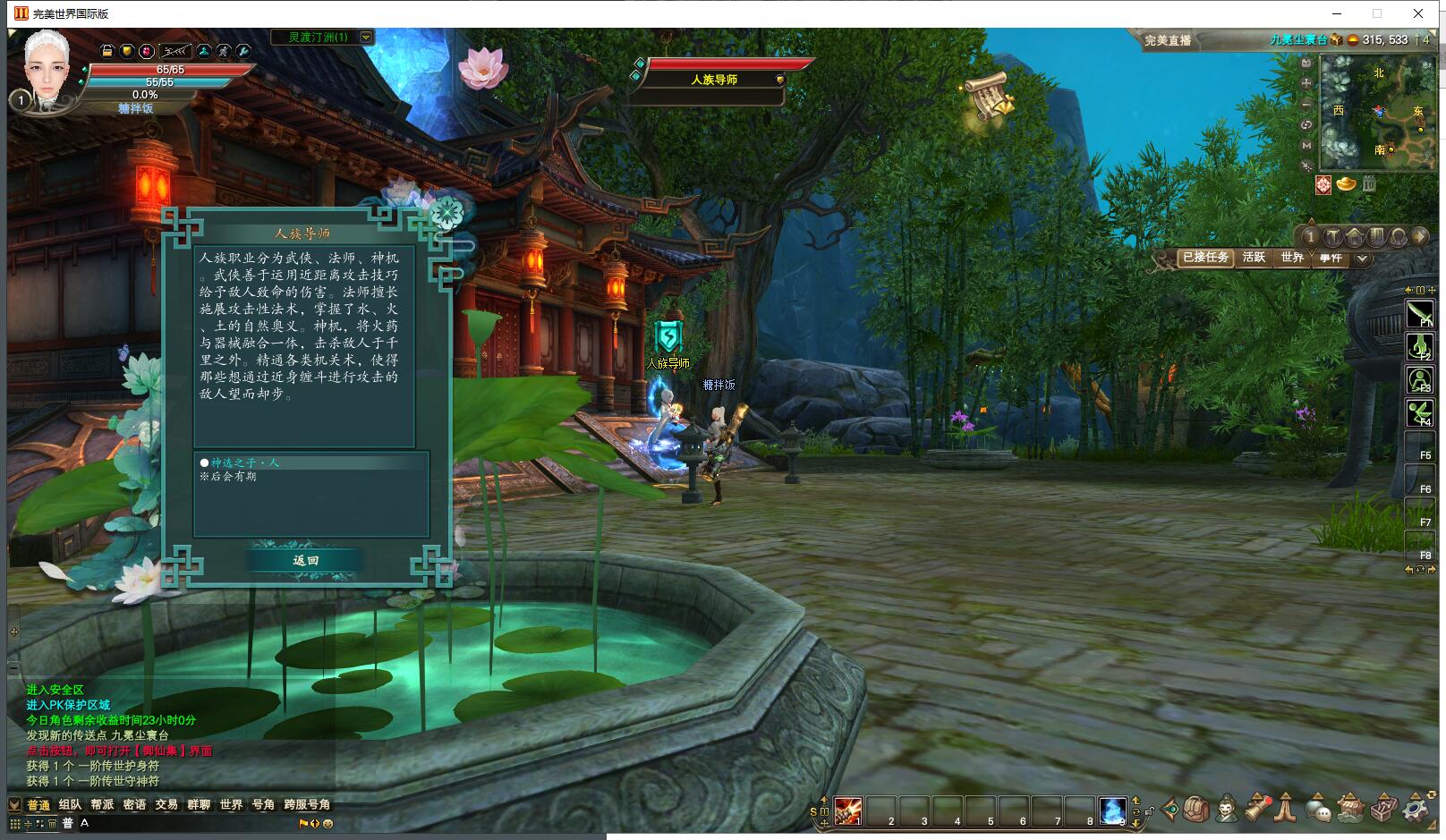This screenshot has height=840, width=1446.
Task: Collapse the quest tracker with its chevron
Action: [x=1361, y=259]
